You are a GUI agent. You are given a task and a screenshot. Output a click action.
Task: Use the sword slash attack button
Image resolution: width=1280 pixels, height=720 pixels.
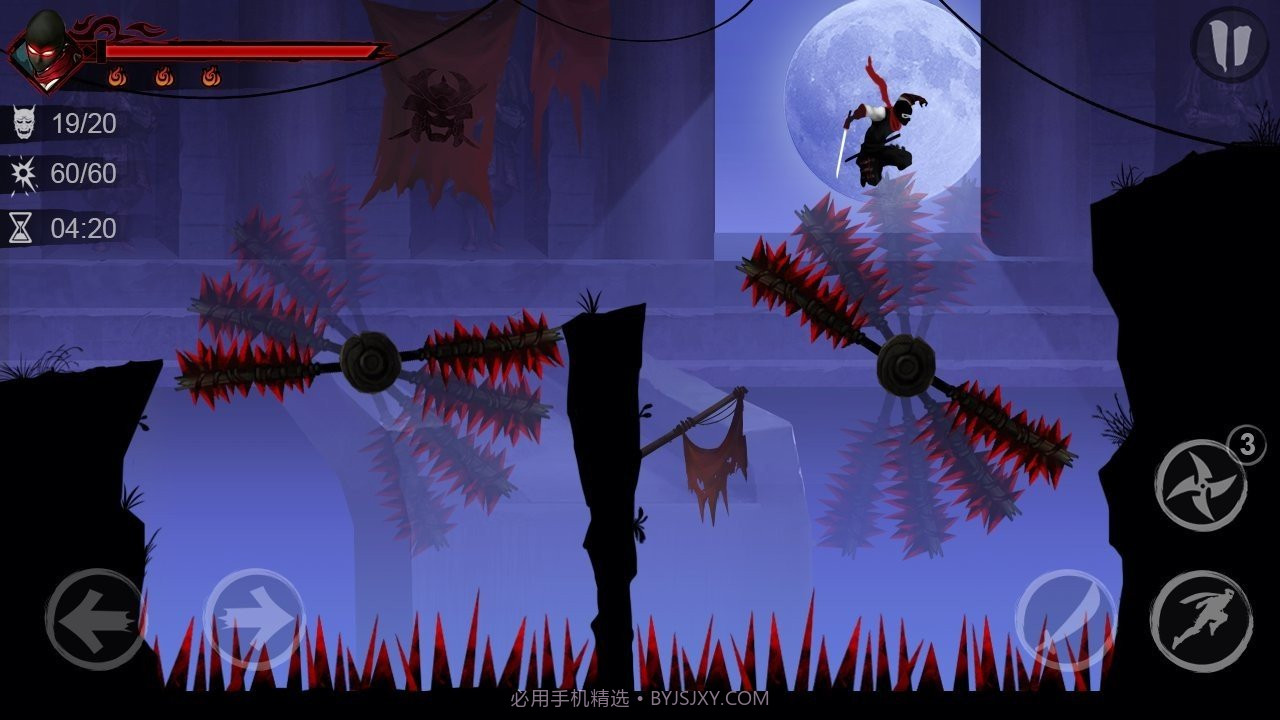(x=1066, y=620)
